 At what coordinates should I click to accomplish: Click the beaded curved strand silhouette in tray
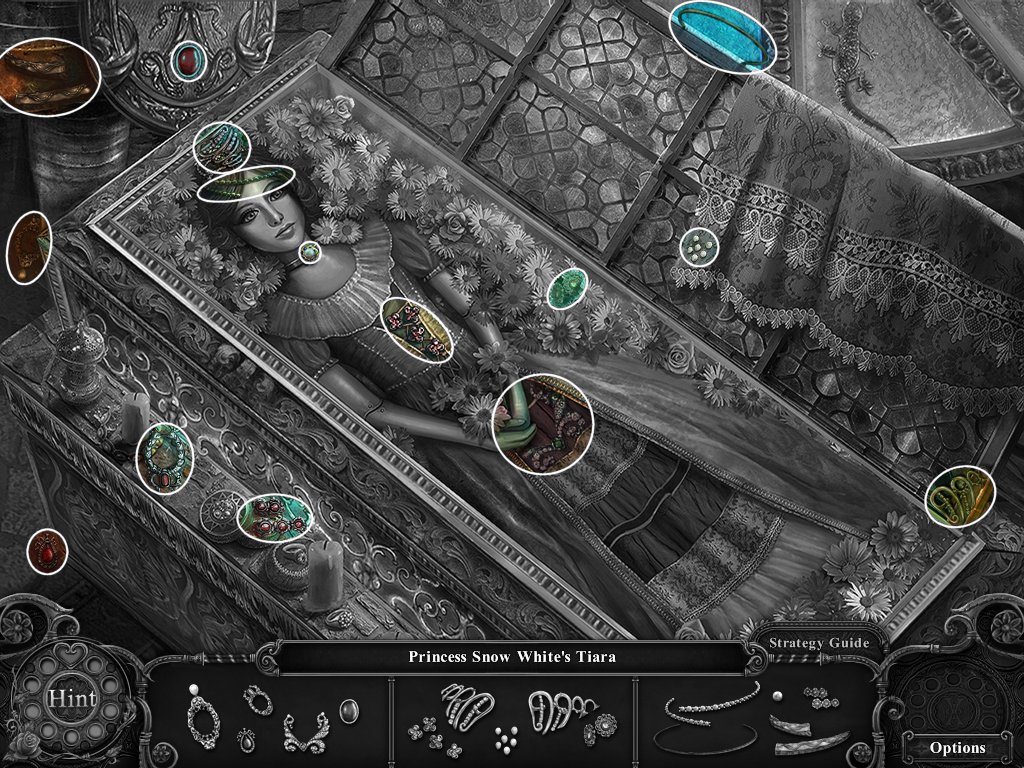coord(709,702)
